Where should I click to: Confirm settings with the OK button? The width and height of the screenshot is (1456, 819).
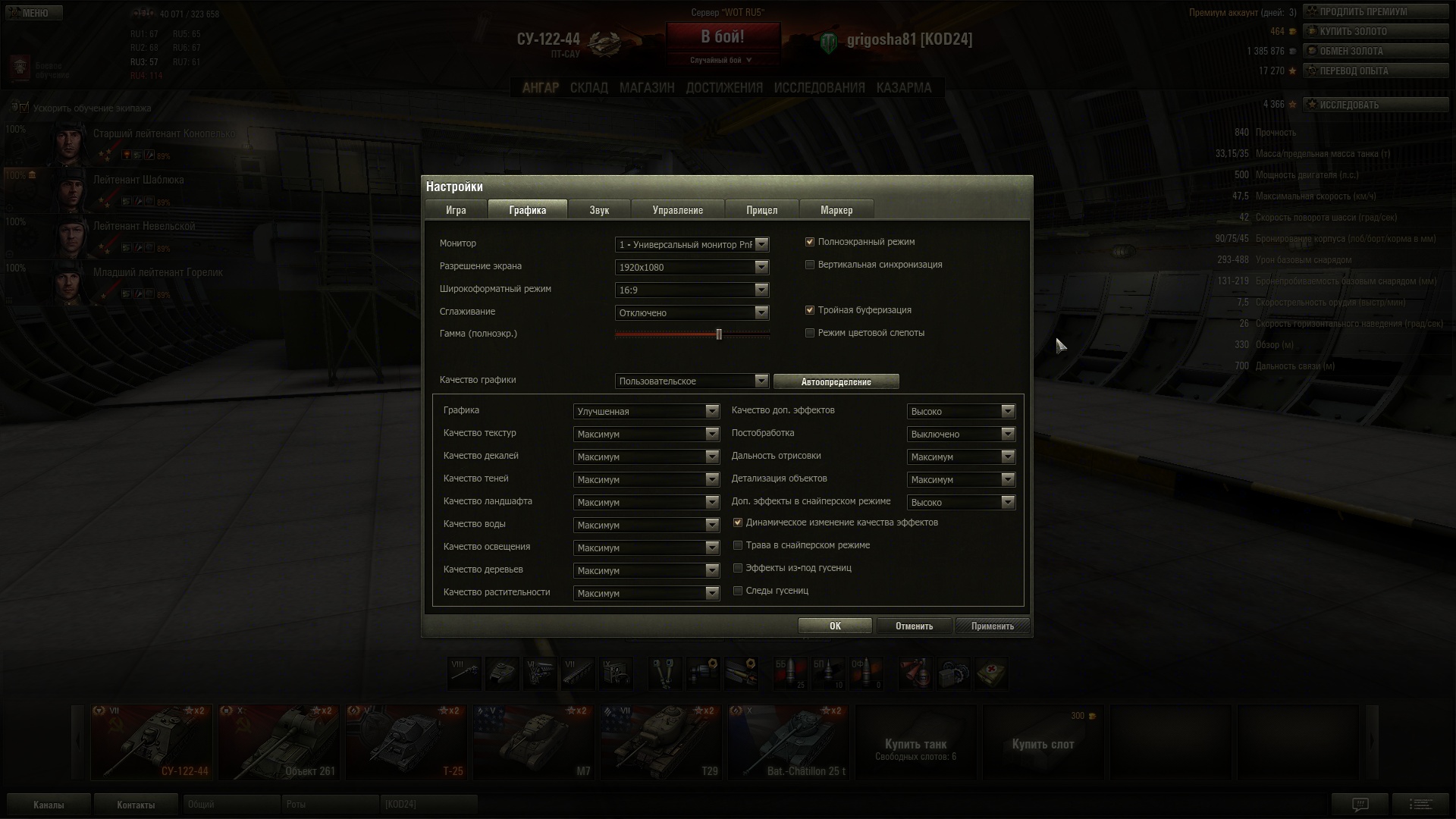(x=834, y=626)
